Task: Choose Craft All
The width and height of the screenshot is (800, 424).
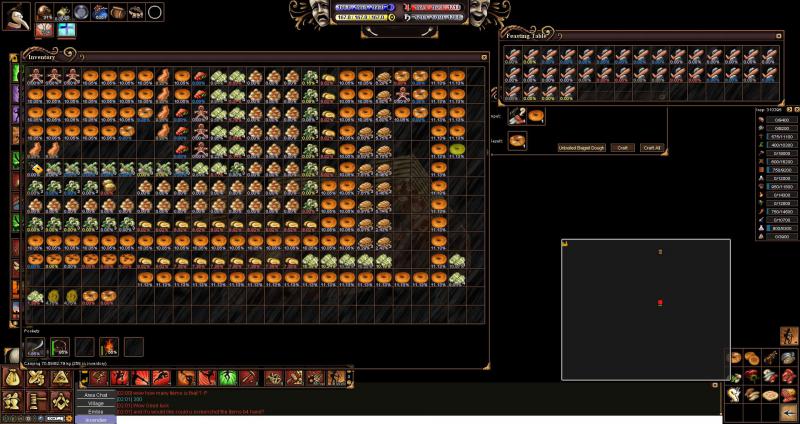Action: click(651, 147)
